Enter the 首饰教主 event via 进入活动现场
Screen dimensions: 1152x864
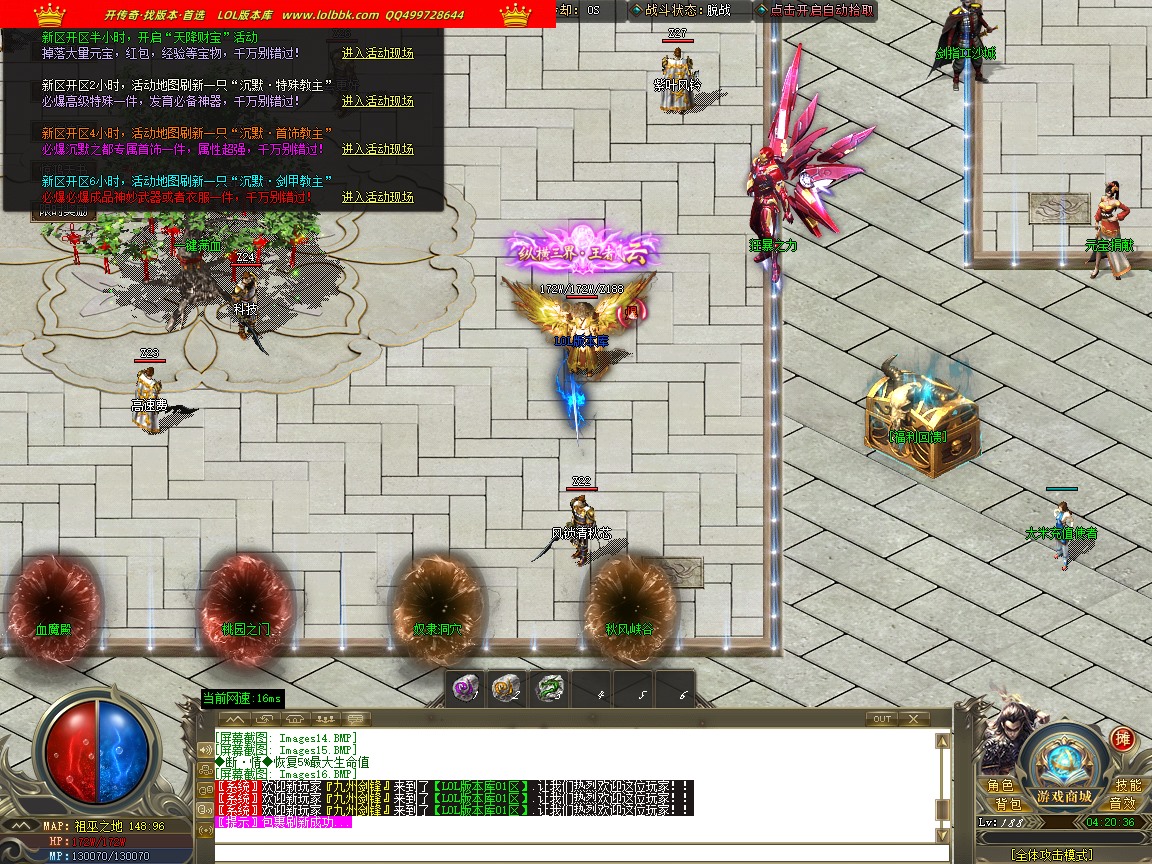[x=377, y=149]
